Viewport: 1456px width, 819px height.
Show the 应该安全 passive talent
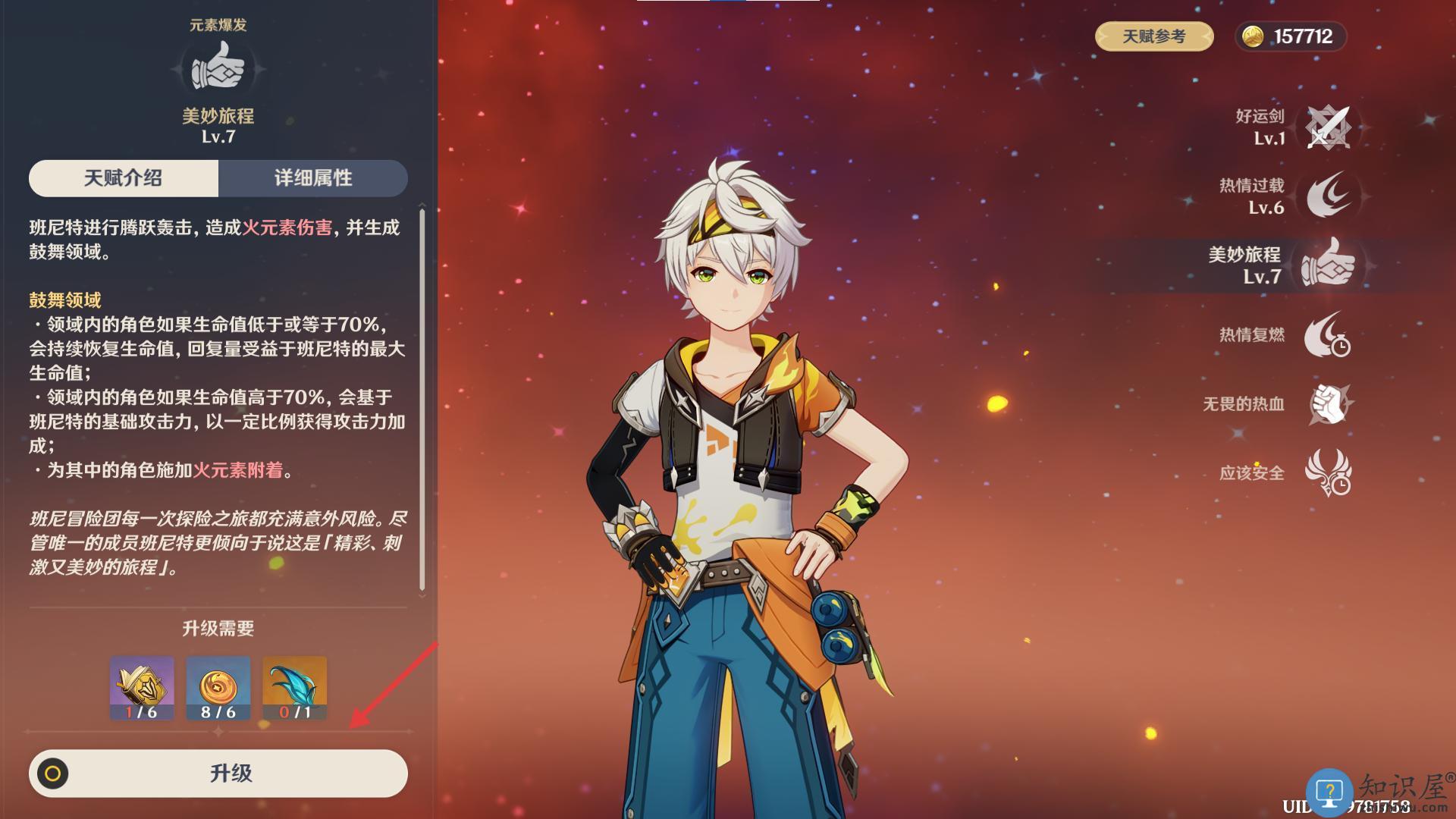tap(1327, 472)
